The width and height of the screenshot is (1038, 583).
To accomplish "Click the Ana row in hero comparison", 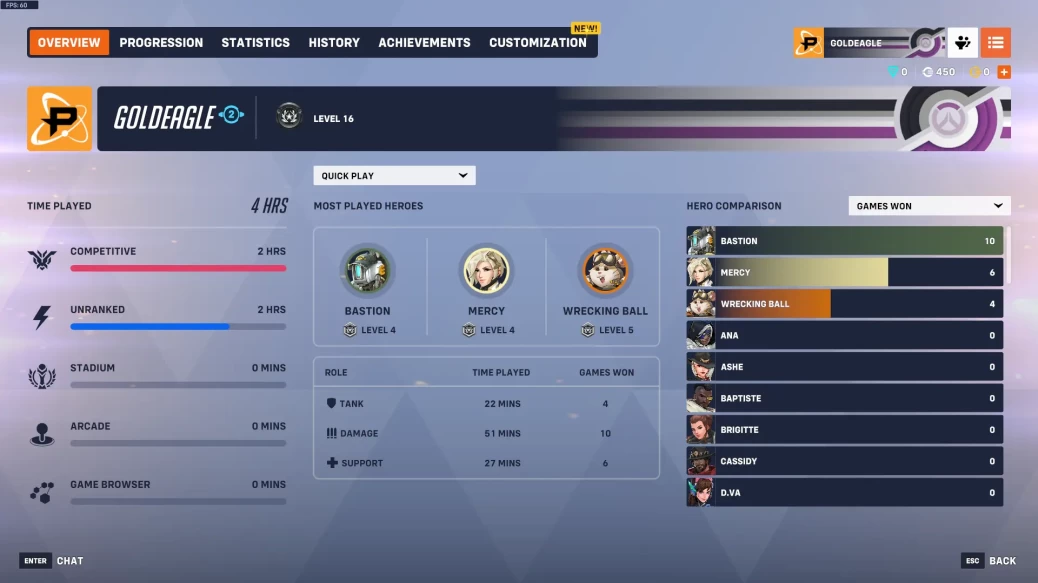I will tap(845, 336).
